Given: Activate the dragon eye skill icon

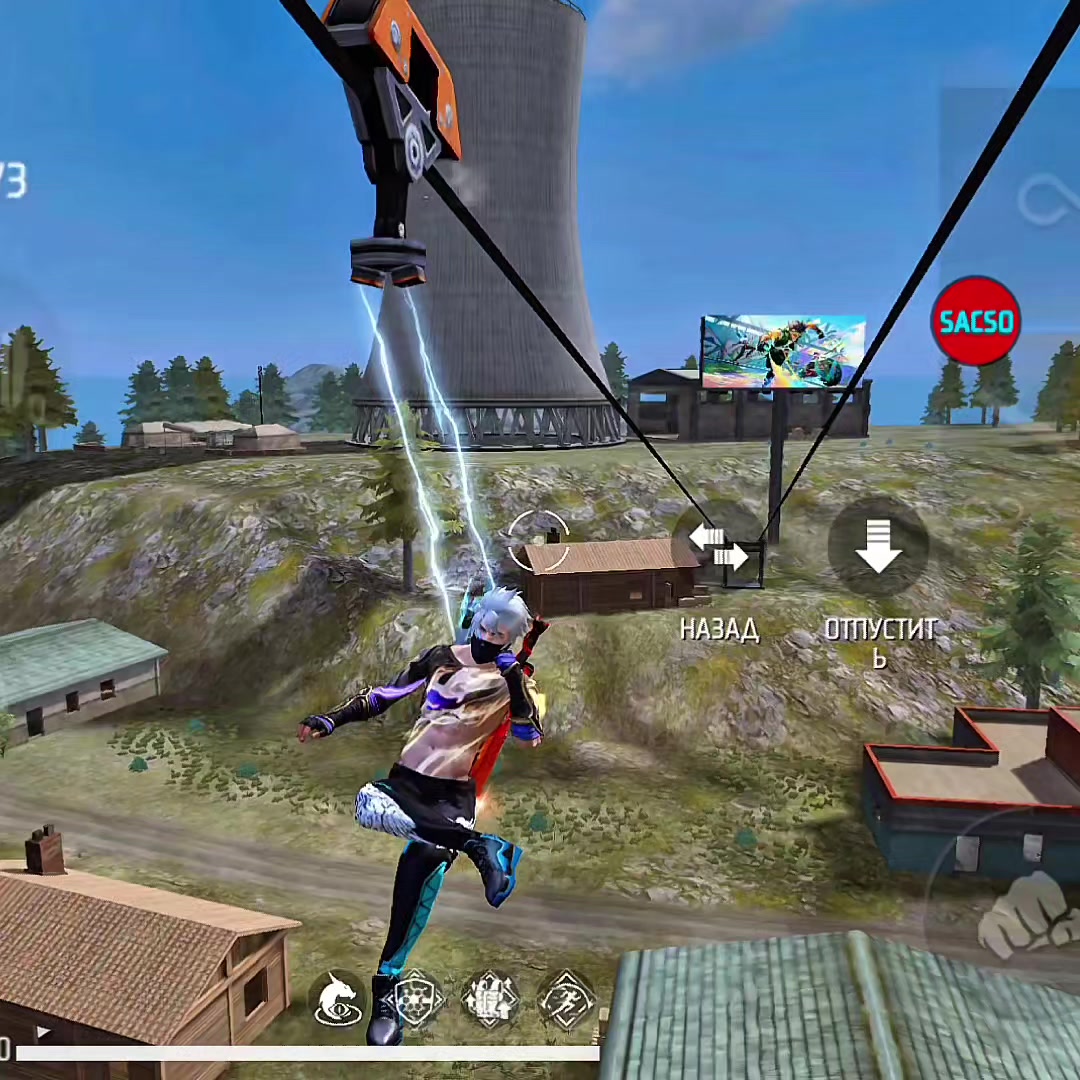Looking at the screenshot, I should click(338, 998).
